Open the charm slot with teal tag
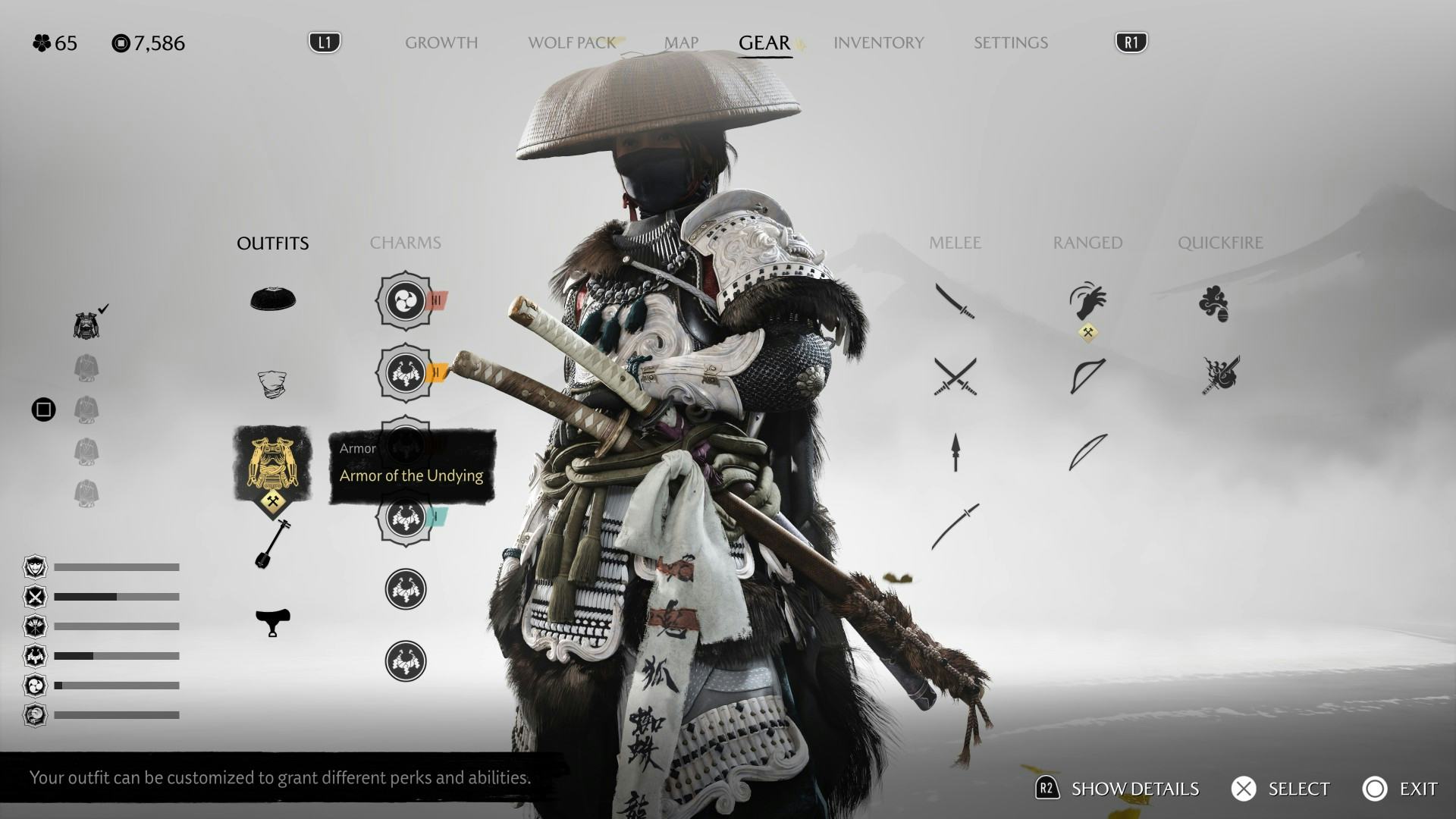1456x819 pixels. point(406,517)
